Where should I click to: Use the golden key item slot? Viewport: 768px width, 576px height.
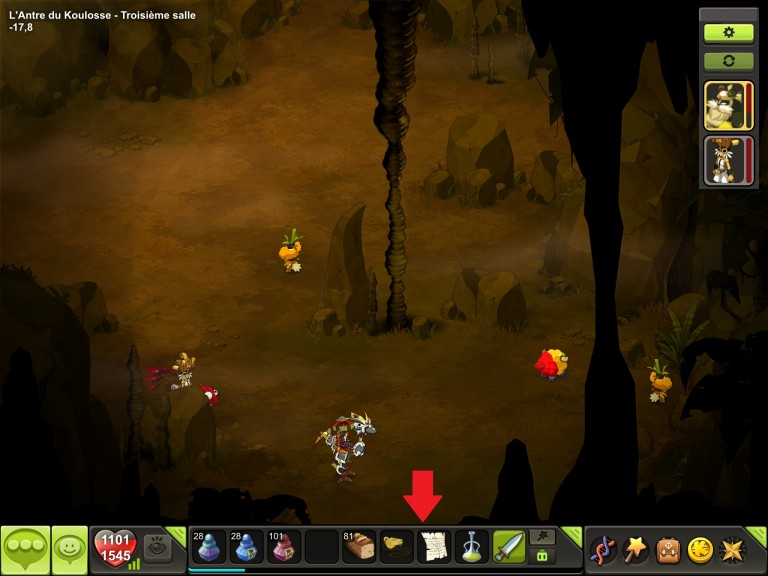tap(396, 547)
